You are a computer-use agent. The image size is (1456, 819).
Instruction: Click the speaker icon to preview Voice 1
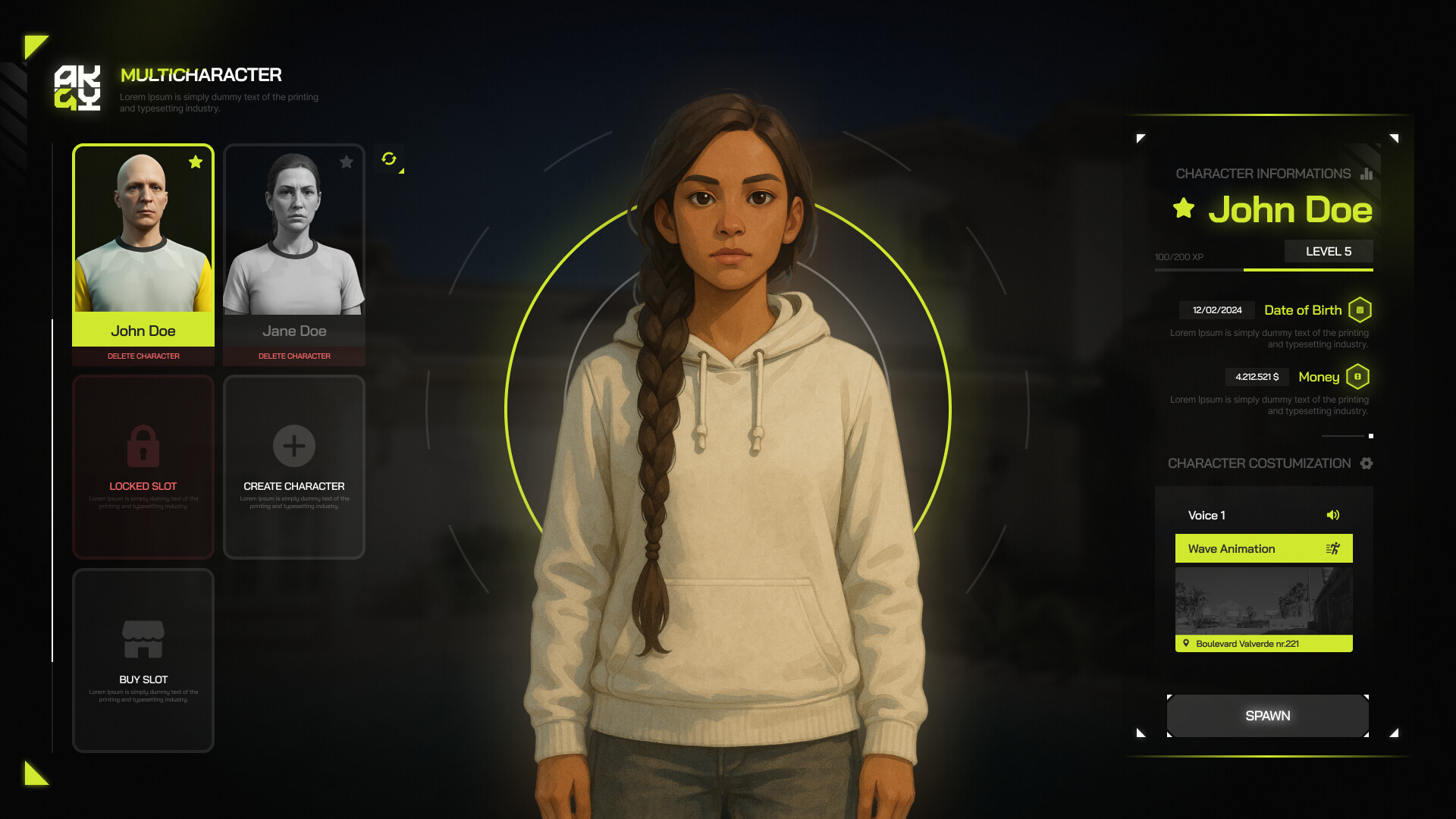(1333, 515)
